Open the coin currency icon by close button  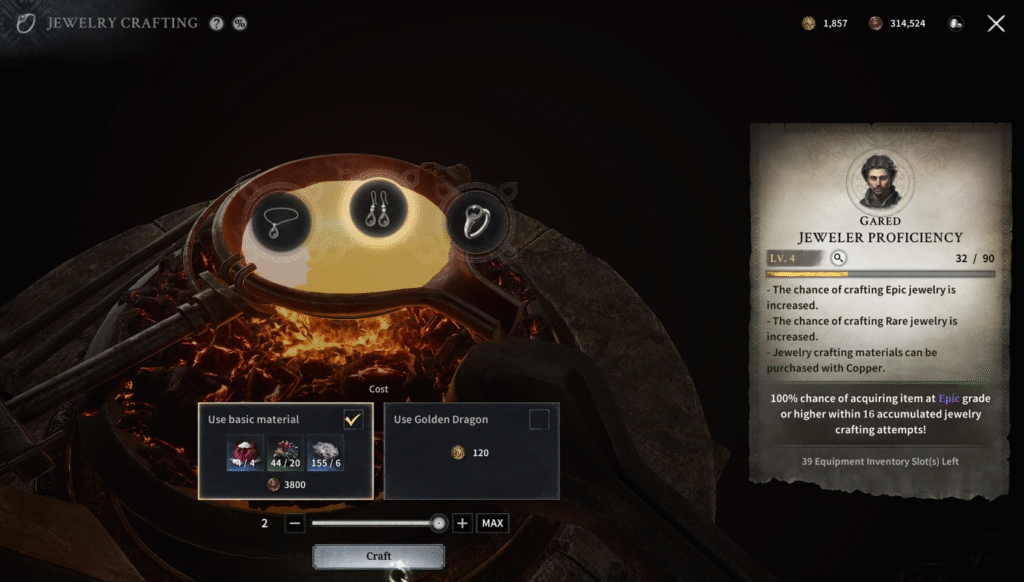click(x=956, y=23)
